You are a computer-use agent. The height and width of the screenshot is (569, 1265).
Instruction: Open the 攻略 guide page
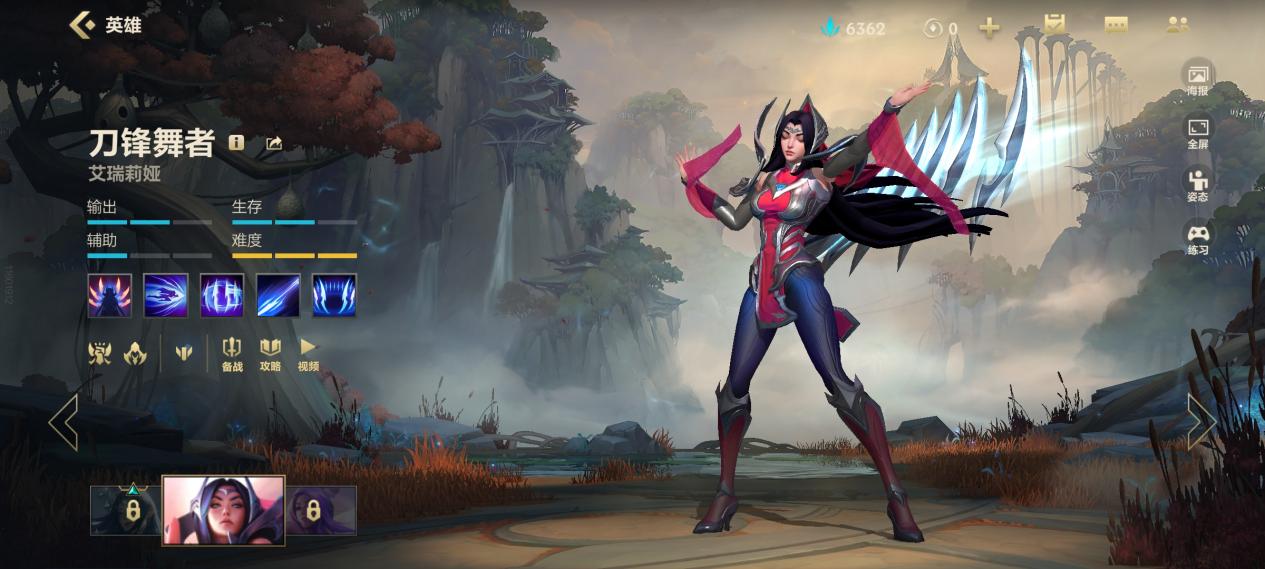point(270,354)
